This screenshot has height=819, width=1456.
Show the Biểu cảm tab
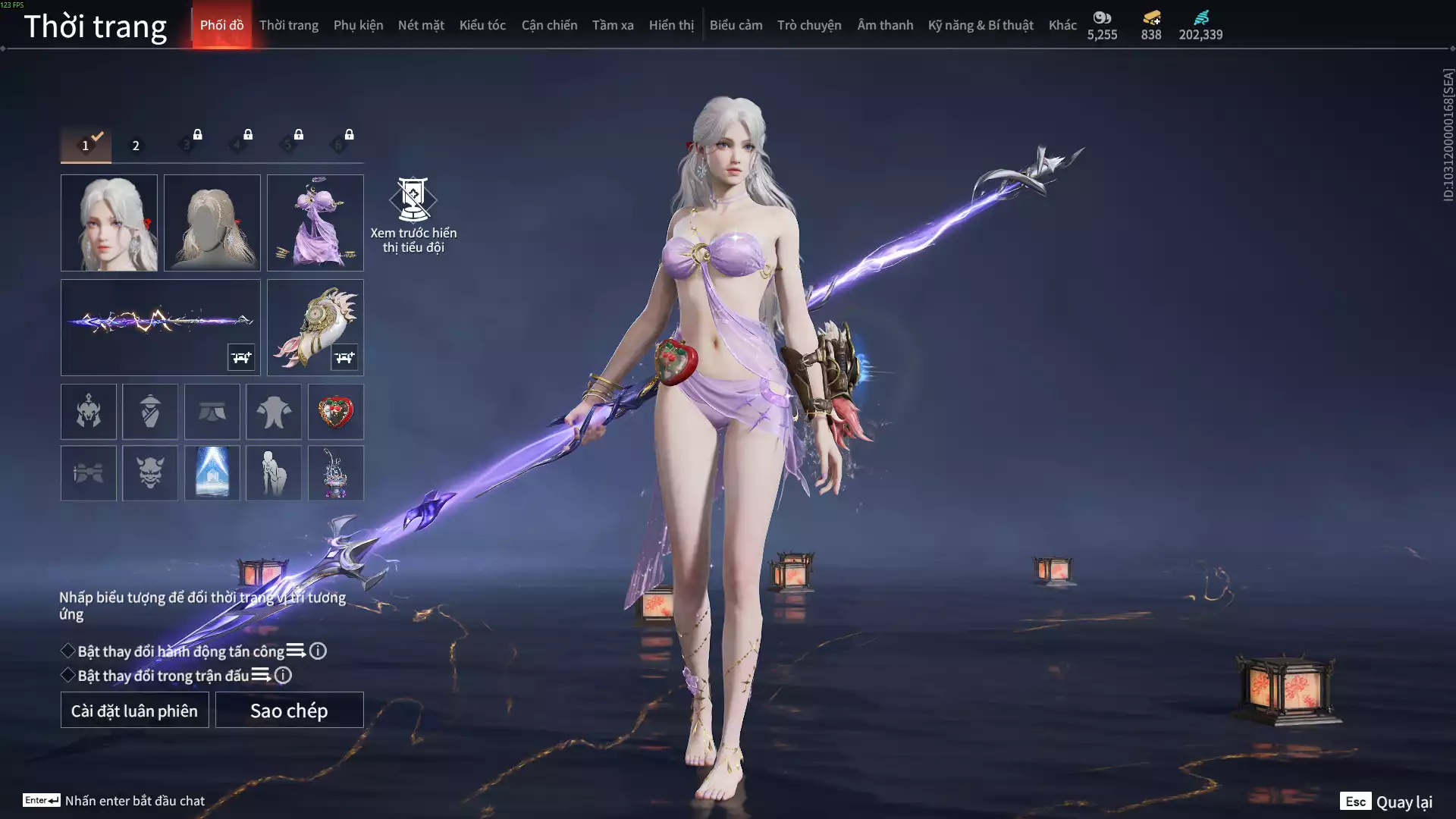point(736,25)
